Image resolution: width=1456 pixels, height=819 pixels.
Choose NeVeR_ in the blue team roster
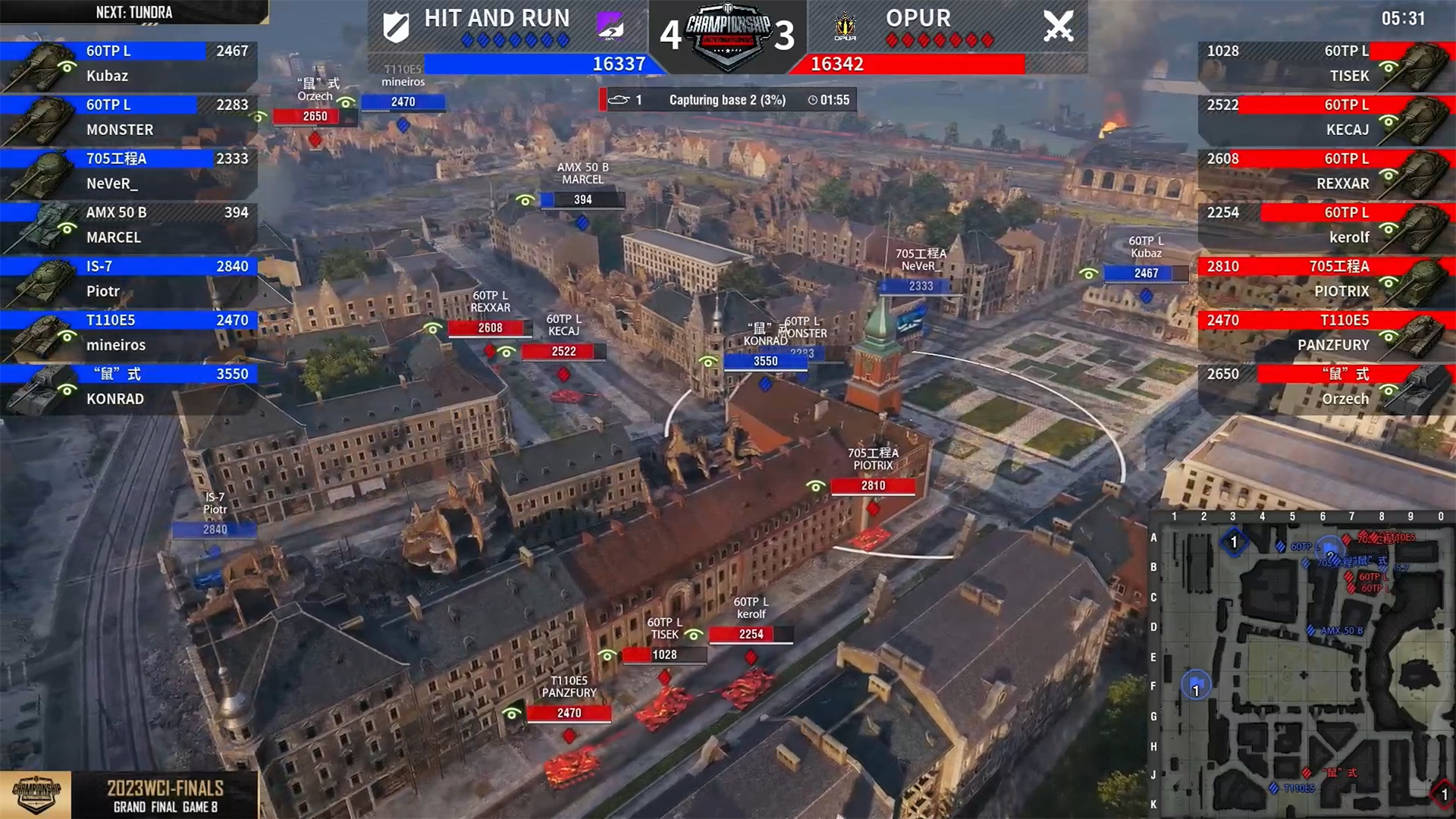pyautogui.click(x=129, y=171)
